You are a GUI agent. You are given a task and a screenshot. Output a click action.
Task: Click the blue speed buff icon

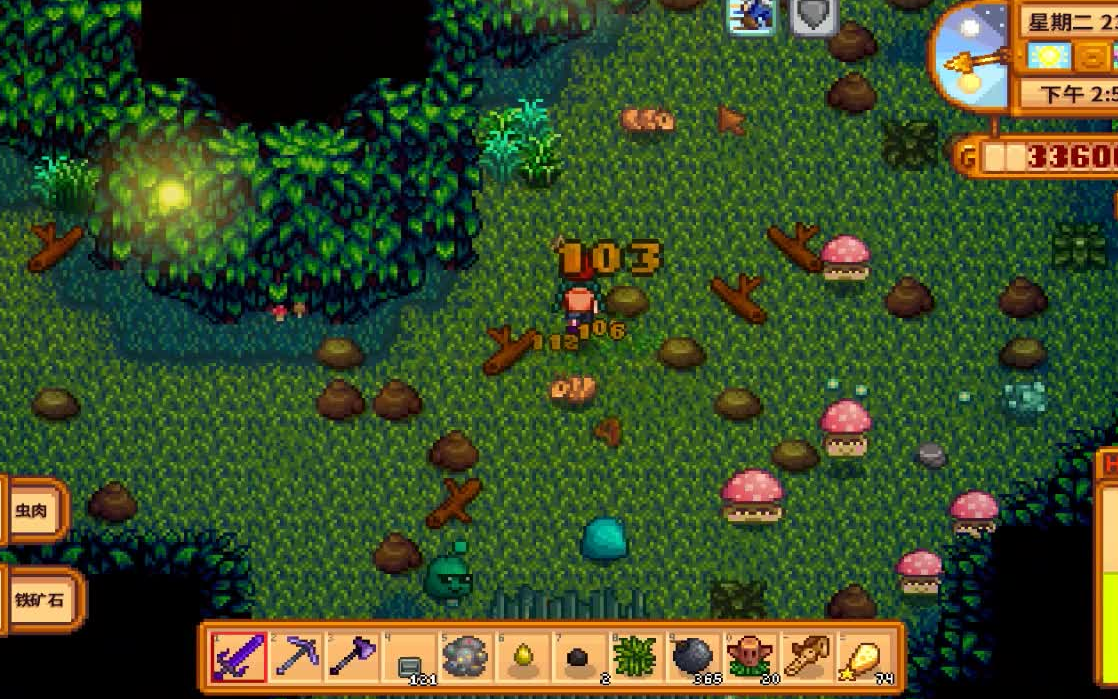752,15
